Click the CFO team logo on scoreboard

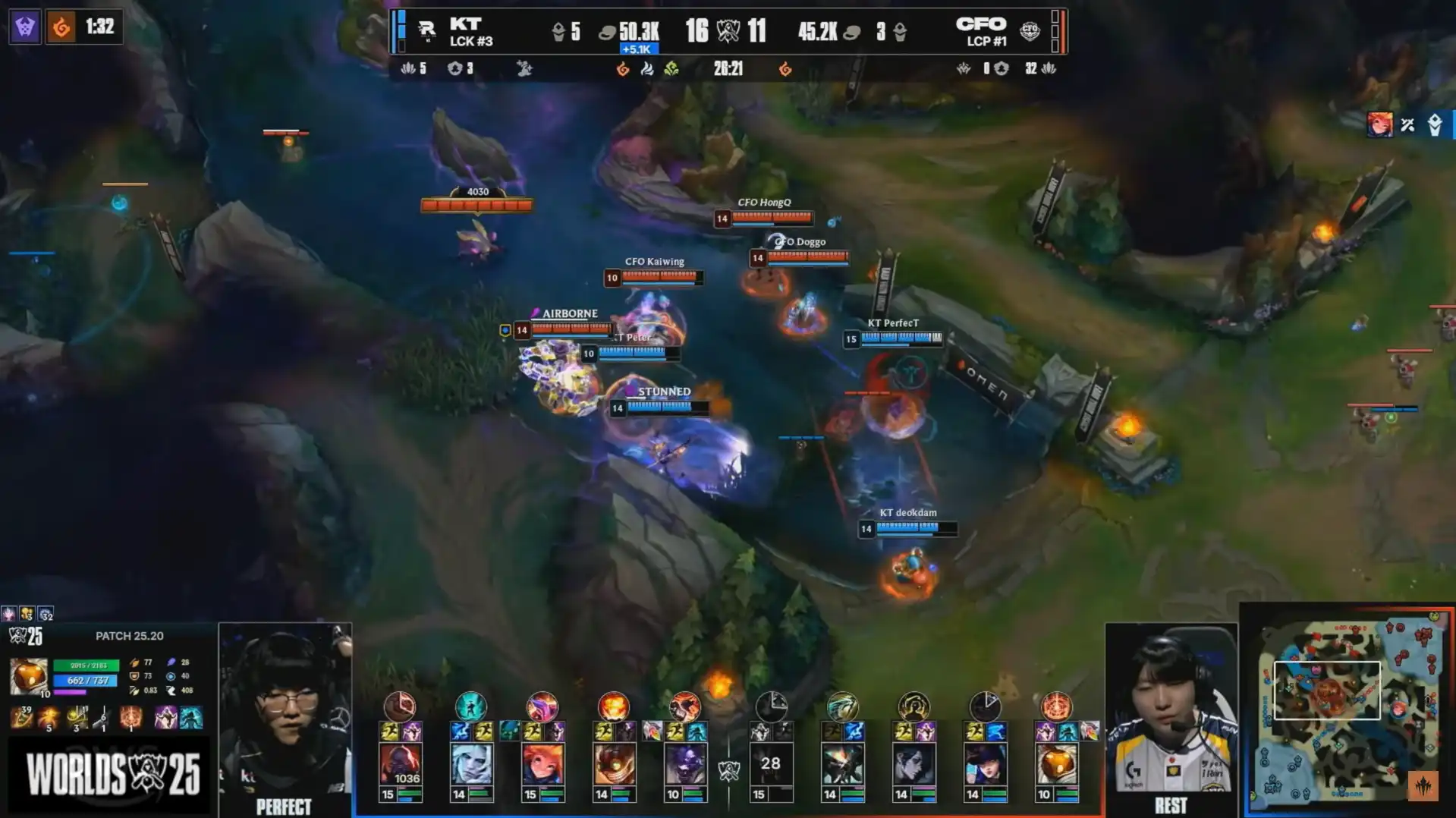tap(1029, 30)
